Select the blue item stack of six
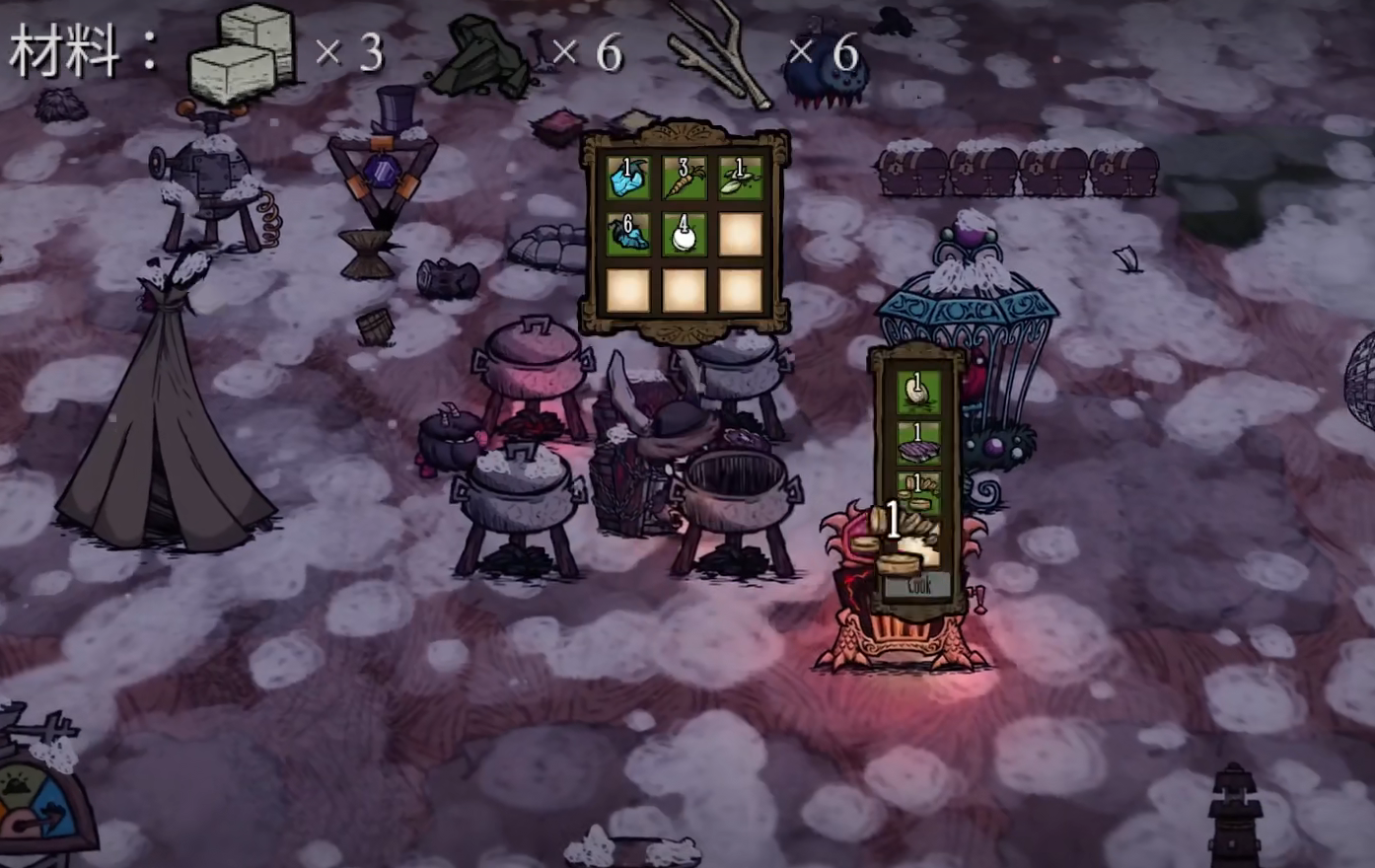1375x868 pixels. tap(628, 235)
